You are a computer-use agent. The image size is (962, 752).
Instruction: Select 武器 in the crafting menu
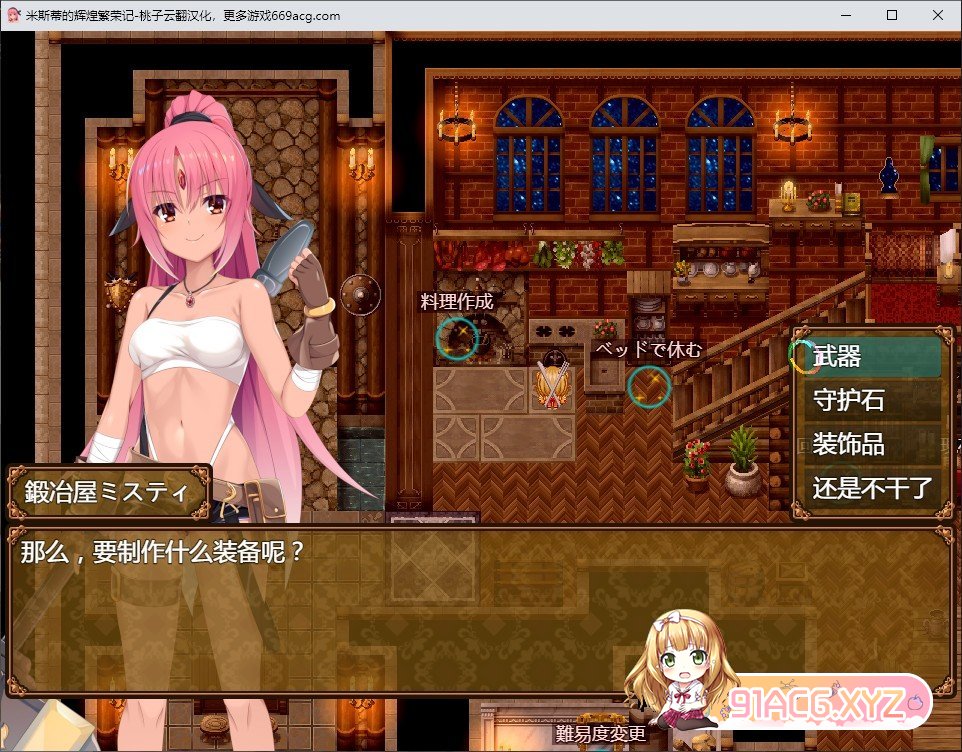[871, 356]
